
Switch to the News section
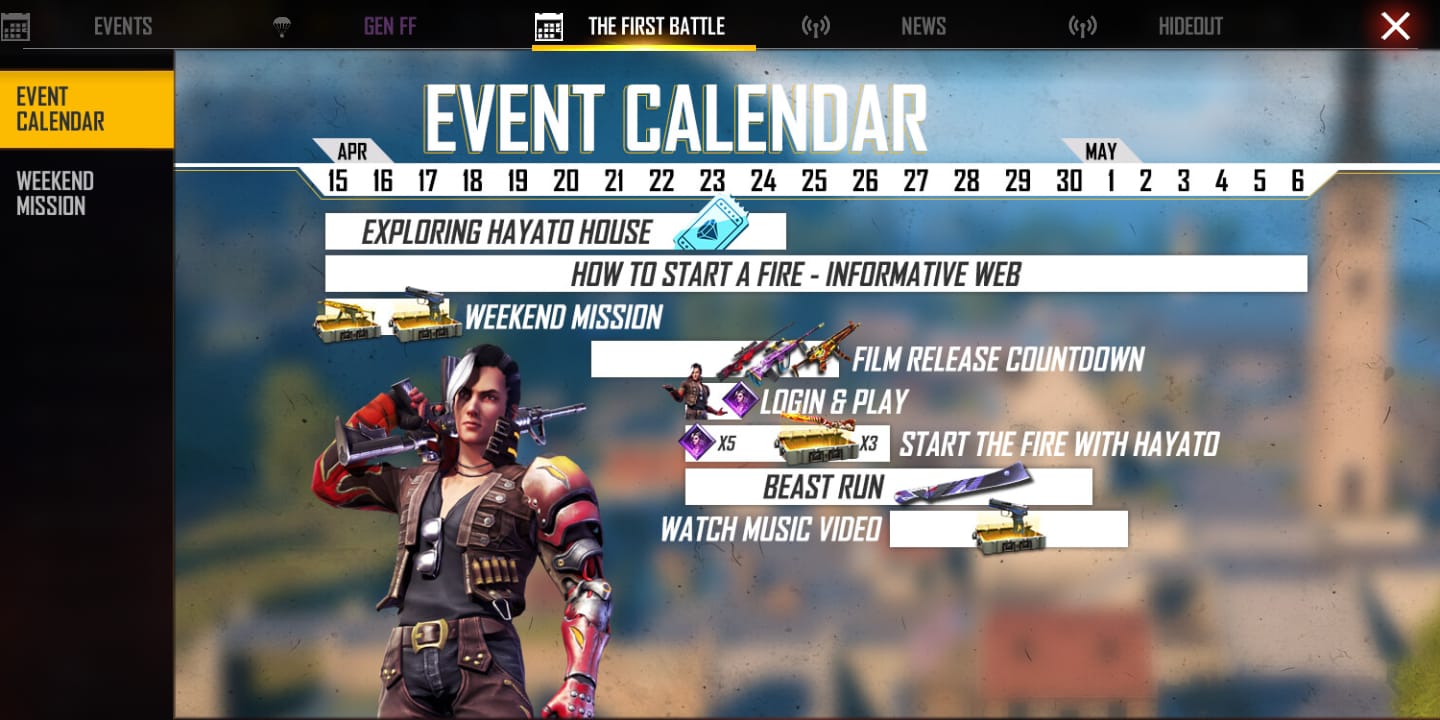[922, 26]
